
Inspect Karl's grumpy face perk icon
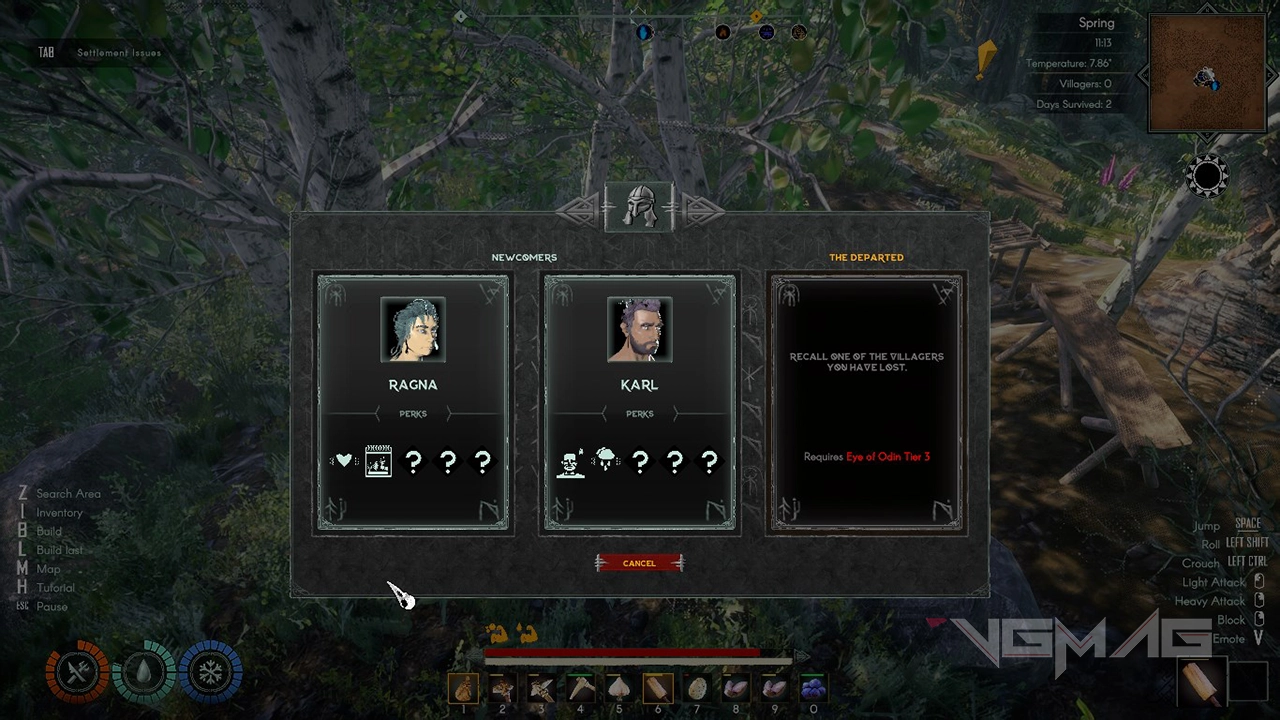(571, 462)
